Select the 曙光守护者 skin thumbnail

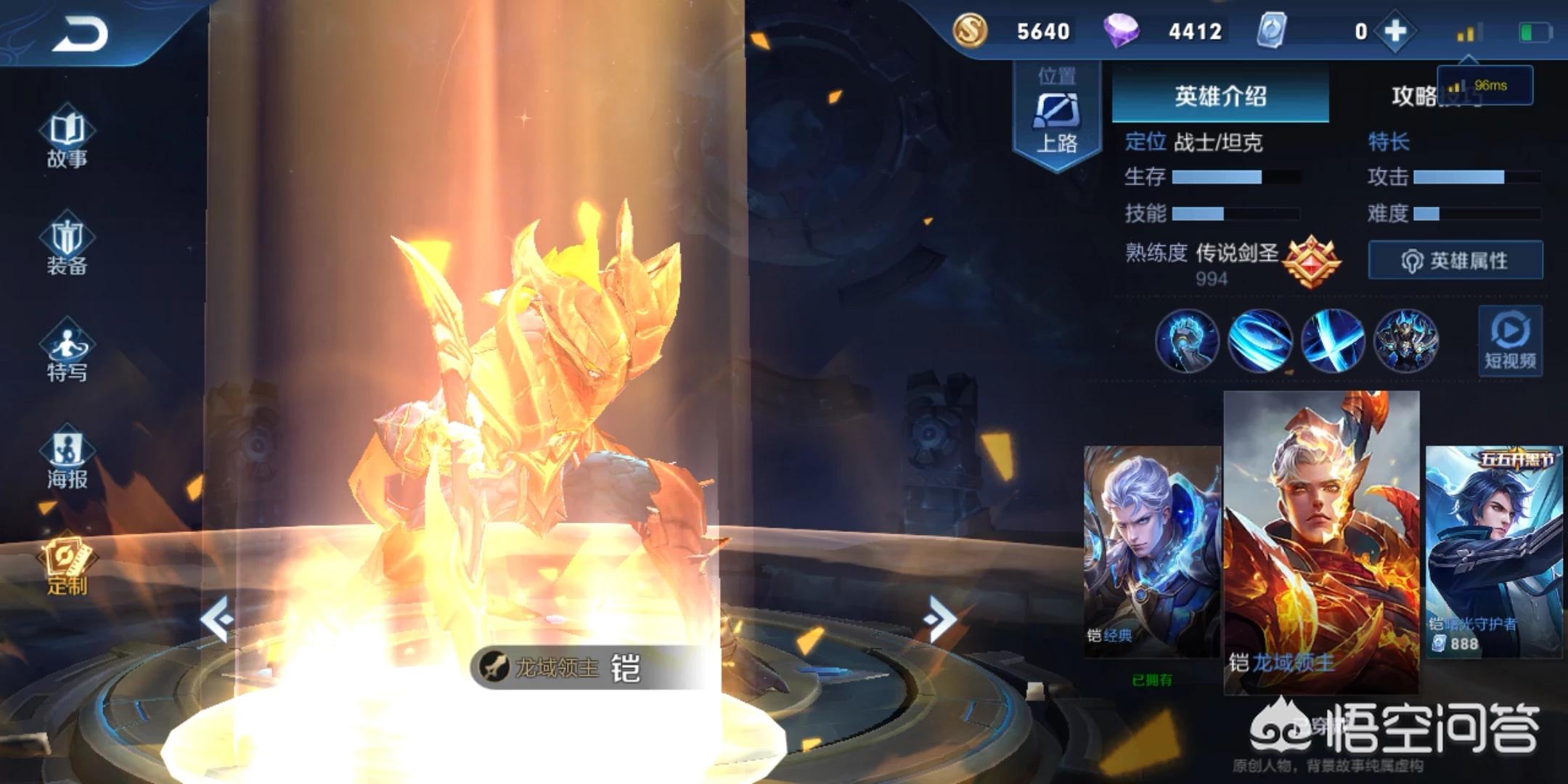coord(1494,552)
